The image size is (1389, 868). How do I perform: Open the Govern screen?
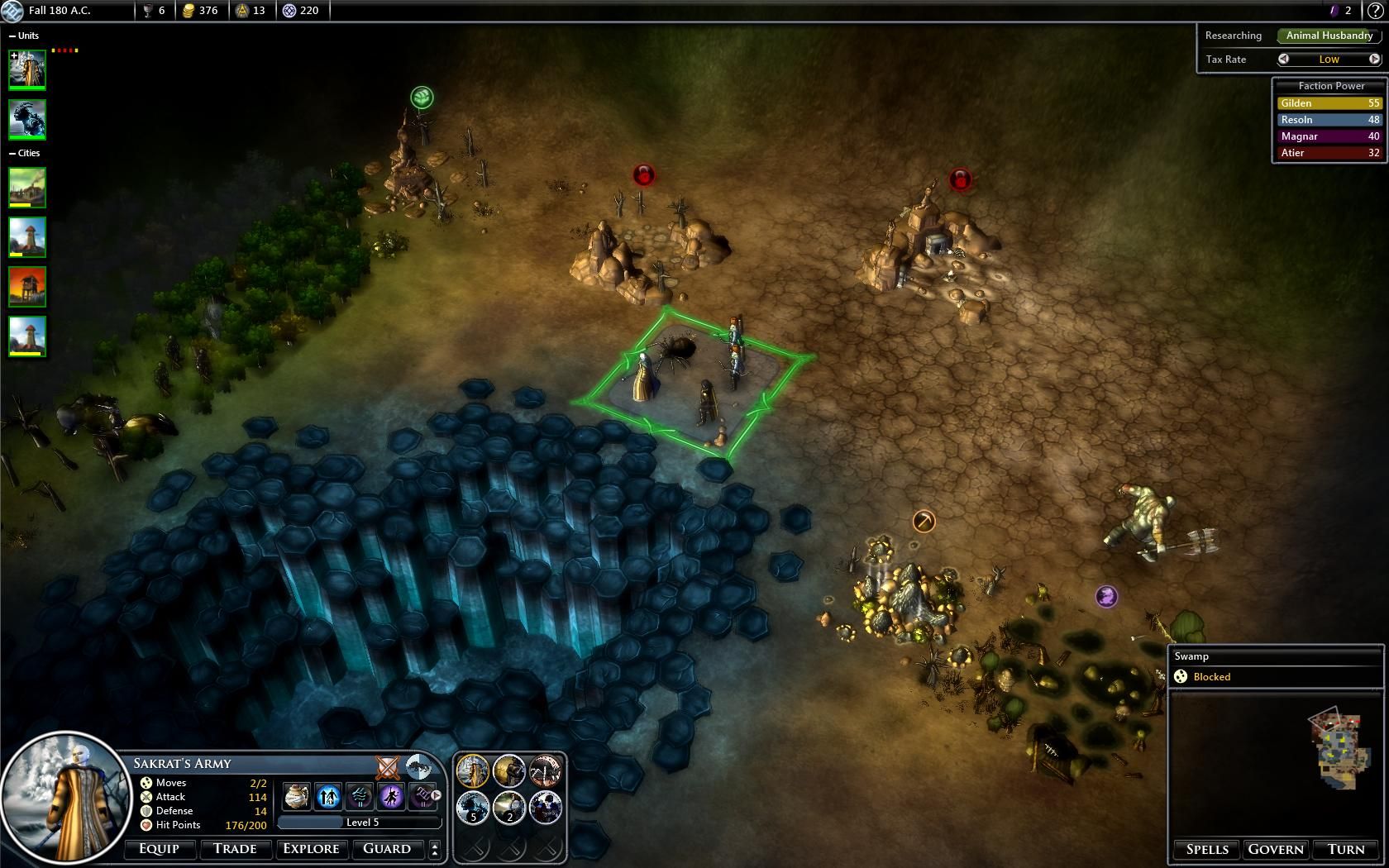click(x=1276, y=850)
